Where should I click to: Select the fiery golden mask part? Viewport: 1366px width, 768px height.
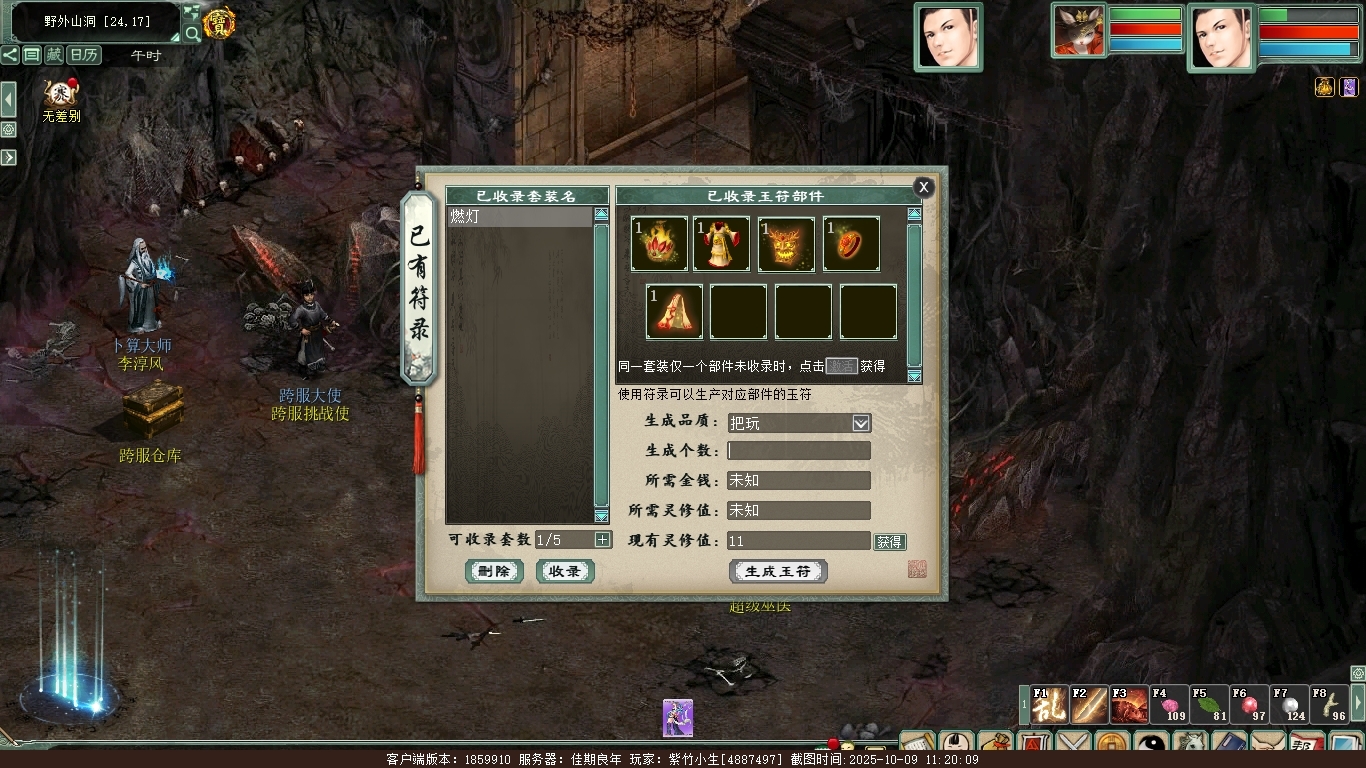(786, 244)
